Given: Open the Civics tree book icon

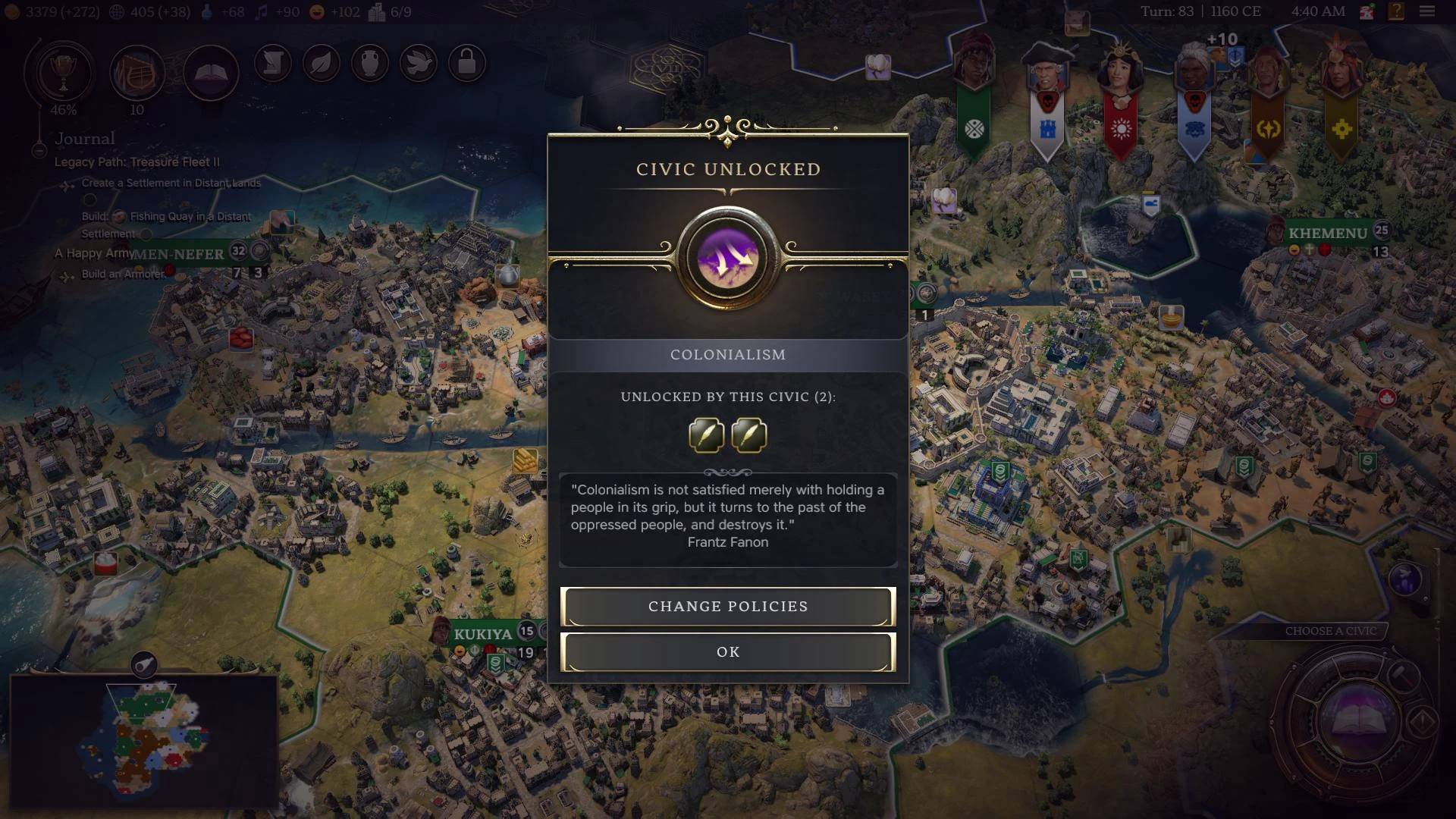Looking at the screenshot, I should (x=212, y=72).
